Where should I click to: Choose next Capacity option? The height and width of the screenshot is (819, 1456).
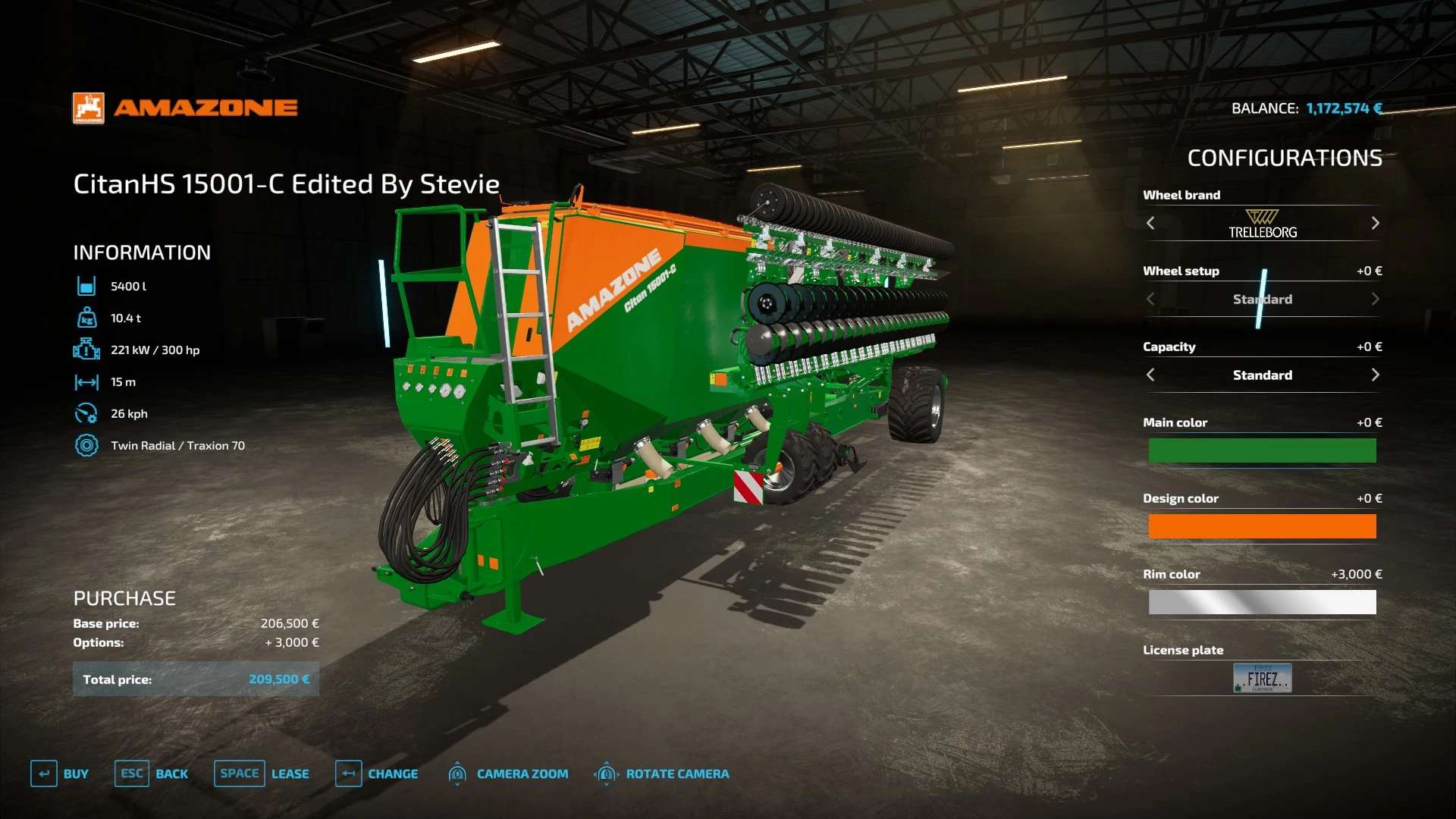[x=1375, y=375]
